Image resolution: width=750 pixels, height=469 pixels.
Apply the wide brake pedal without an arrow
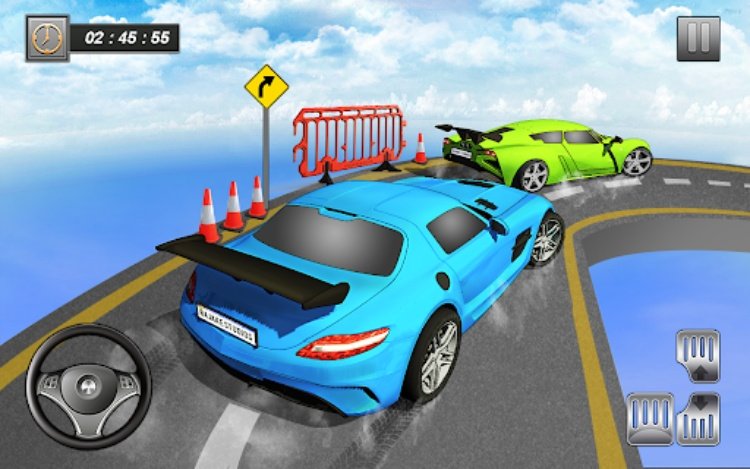pyautogui.click(x=649, y=418)
